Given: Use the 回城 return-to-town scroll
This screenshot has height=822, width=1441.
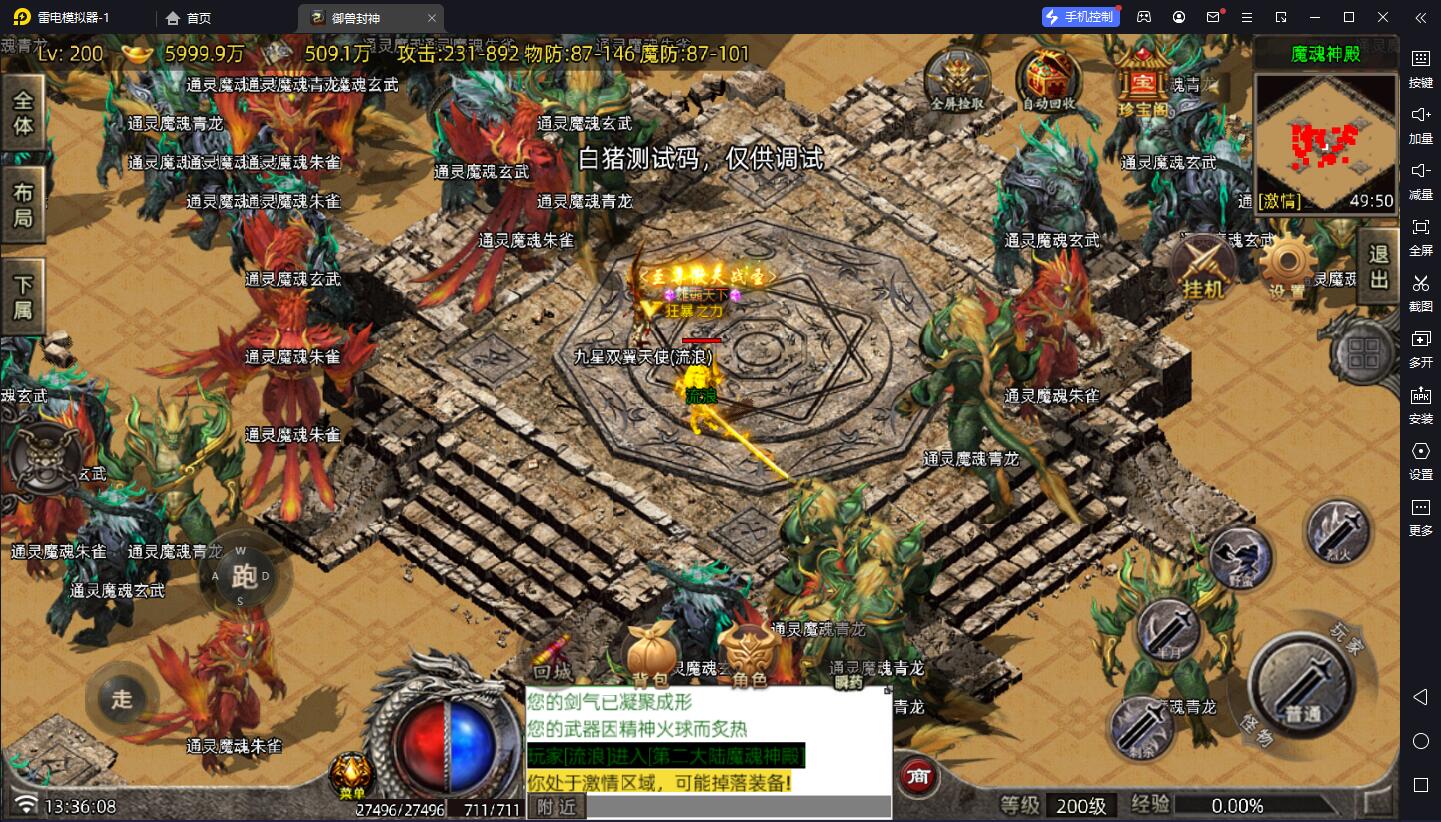Looking at the screenshot, I should 553,655.
